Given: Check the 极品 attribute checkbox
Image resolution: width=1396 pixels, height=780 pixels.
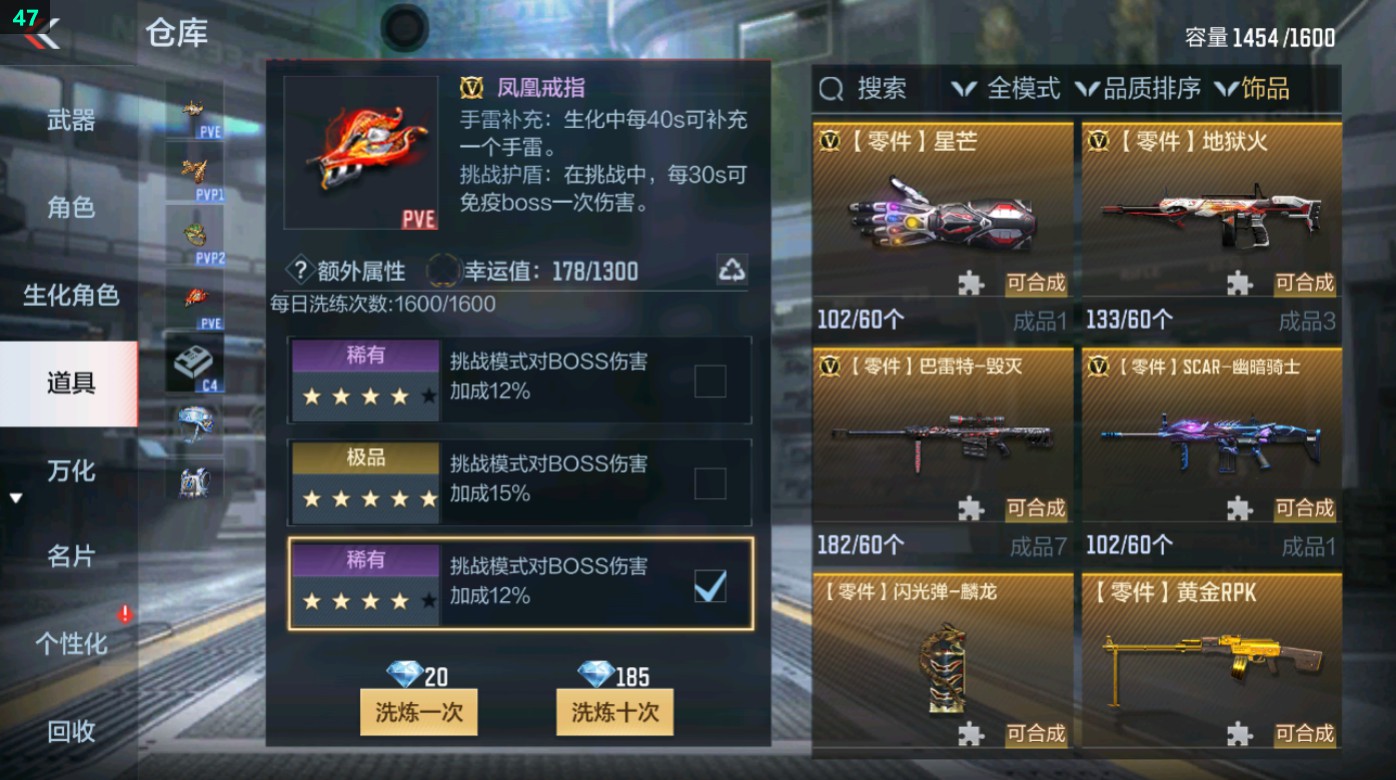Looking at the screenshot, I should 709,482.
